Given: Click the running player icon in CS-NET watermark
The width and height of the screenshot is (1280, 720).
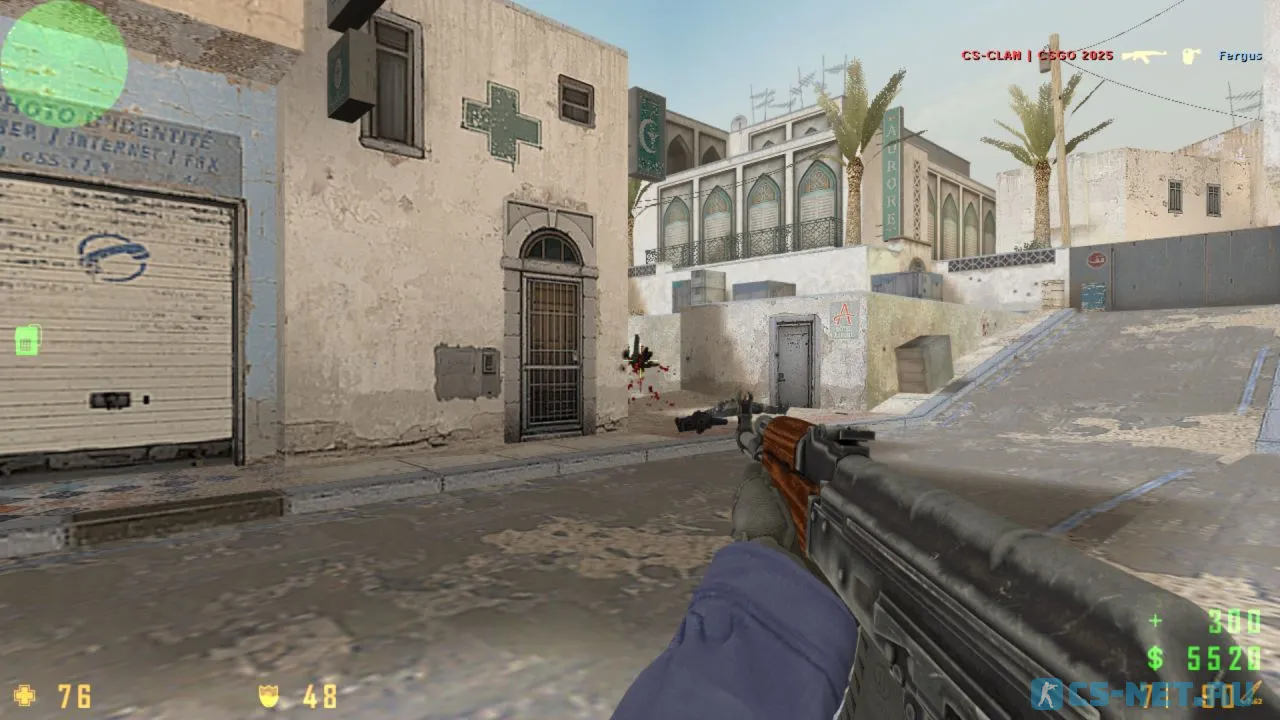Looking at the screenshot, I should click(1046, 695).
